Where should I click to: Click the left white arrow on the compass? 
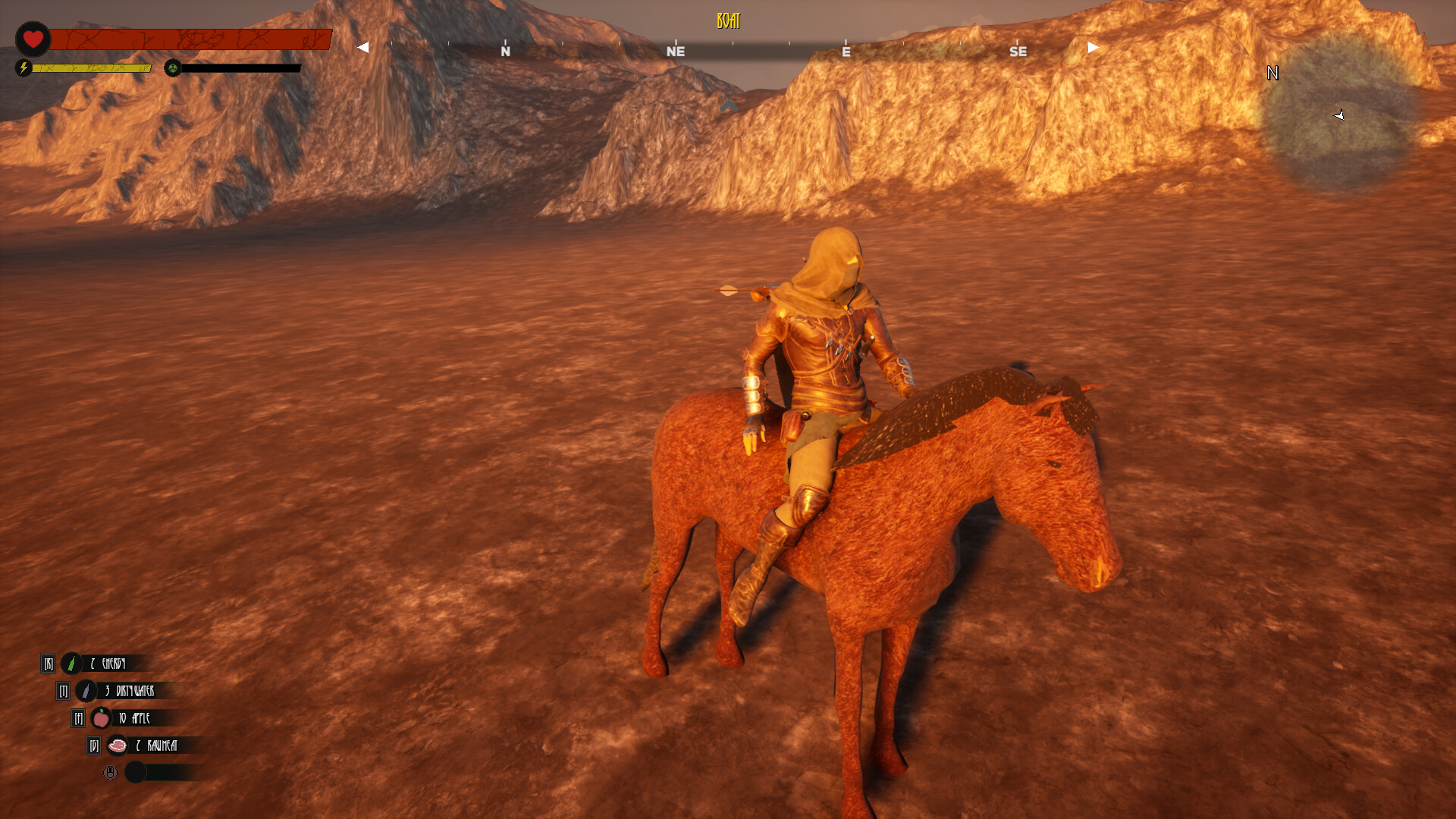coord(362,47)
